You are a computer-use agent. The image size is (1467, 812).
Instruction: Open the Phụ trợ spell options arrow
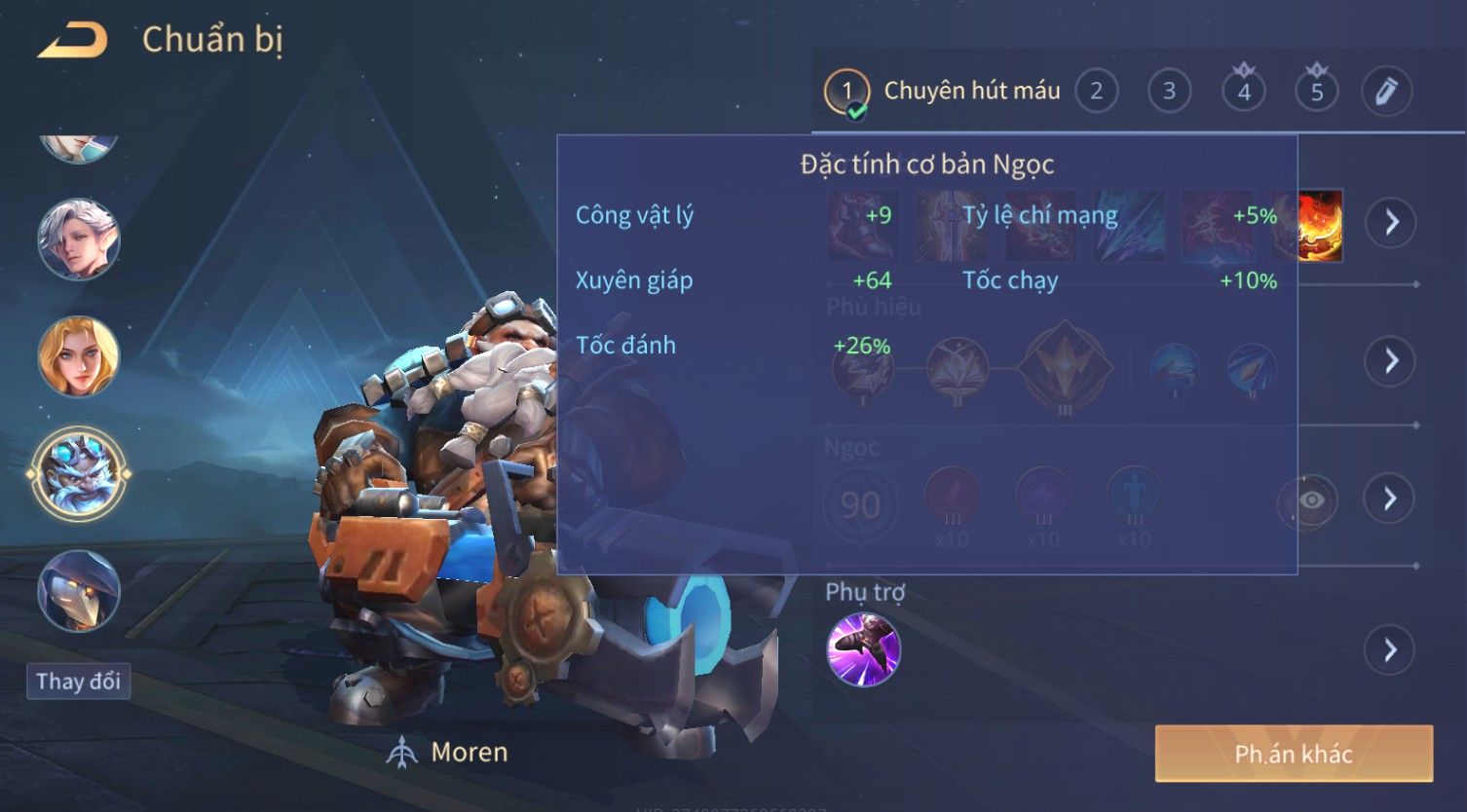click(x=1391, y=649)
